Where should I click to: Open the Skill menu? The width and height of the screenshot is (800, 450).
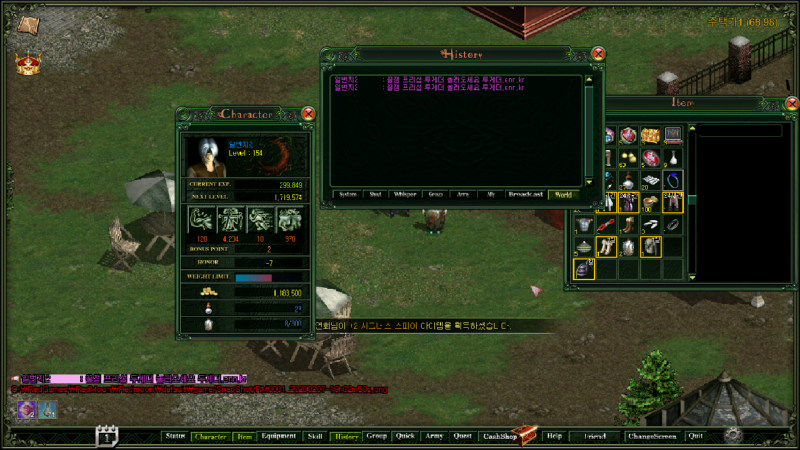pos(314,436)
